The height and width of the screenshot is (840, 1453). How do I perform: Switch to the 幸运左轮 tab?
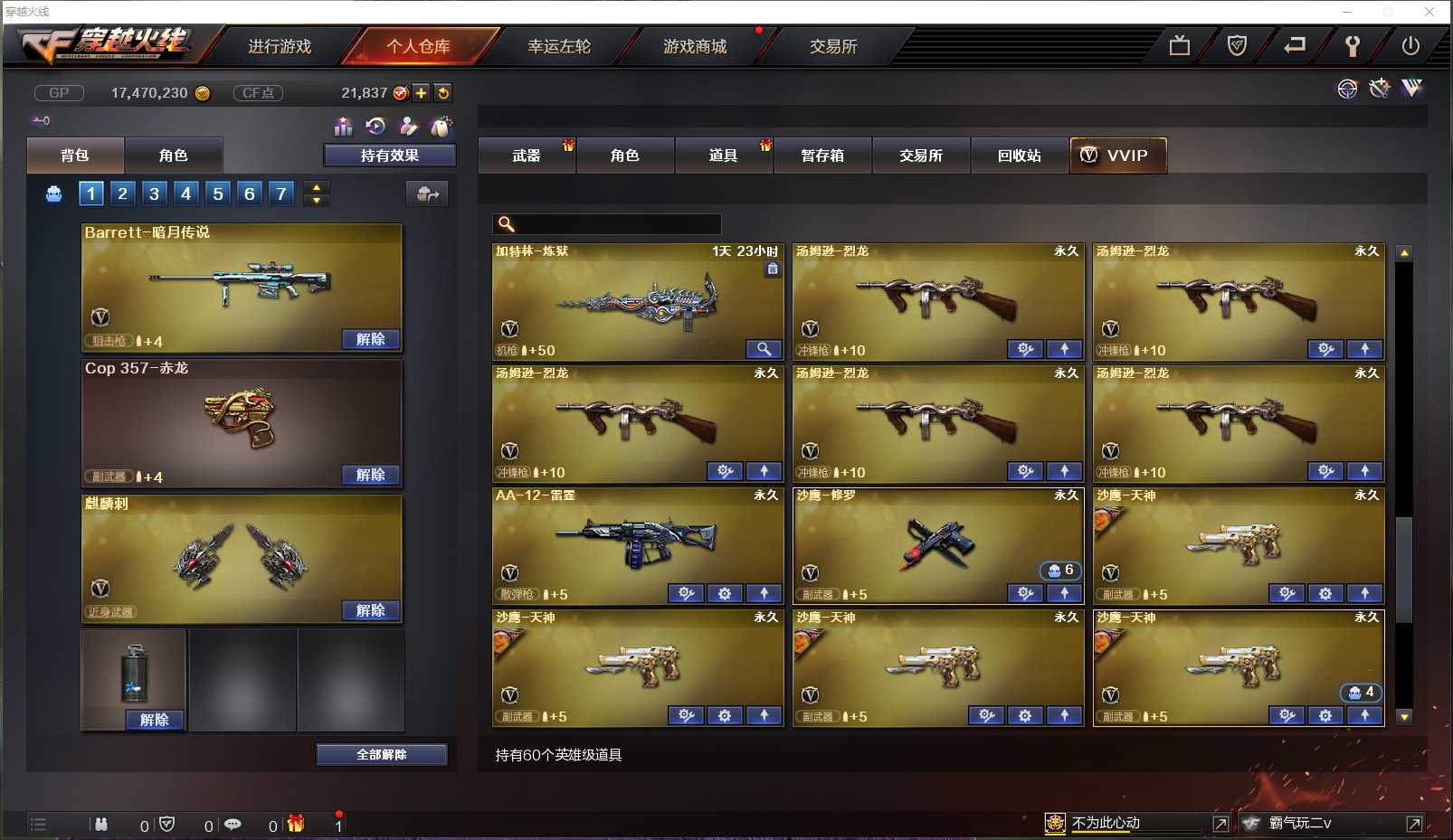558,47
